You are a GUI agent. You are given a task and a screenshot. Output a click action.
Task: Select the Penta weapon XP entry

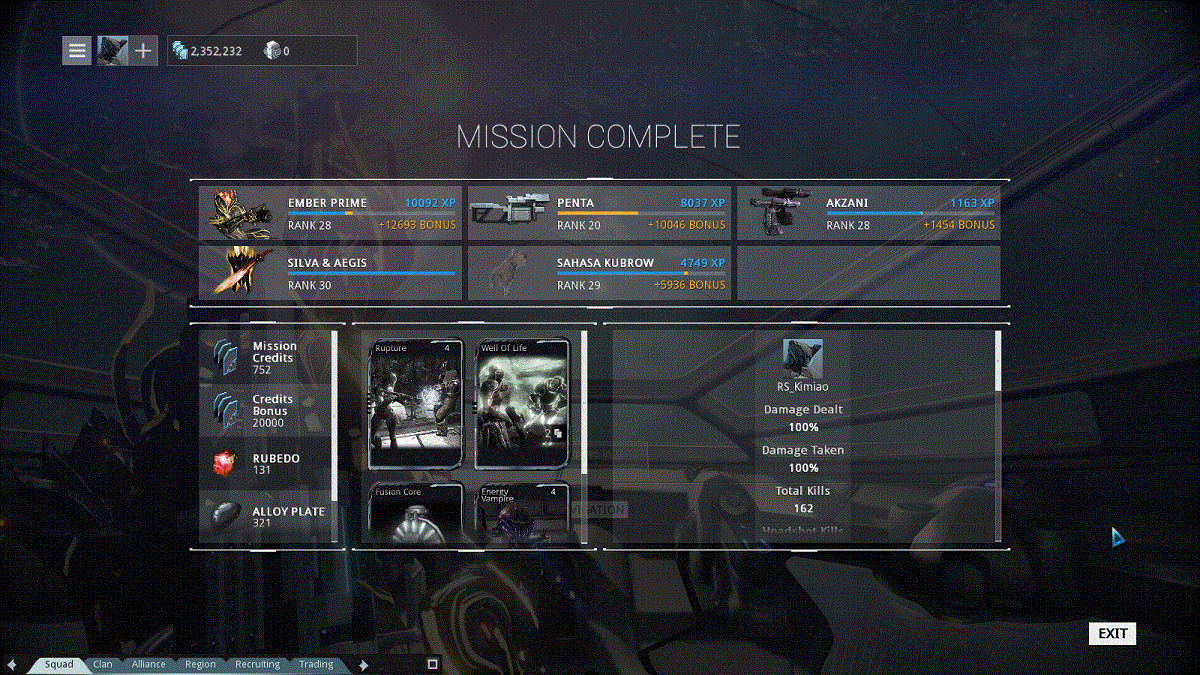[x=599, y=213]
